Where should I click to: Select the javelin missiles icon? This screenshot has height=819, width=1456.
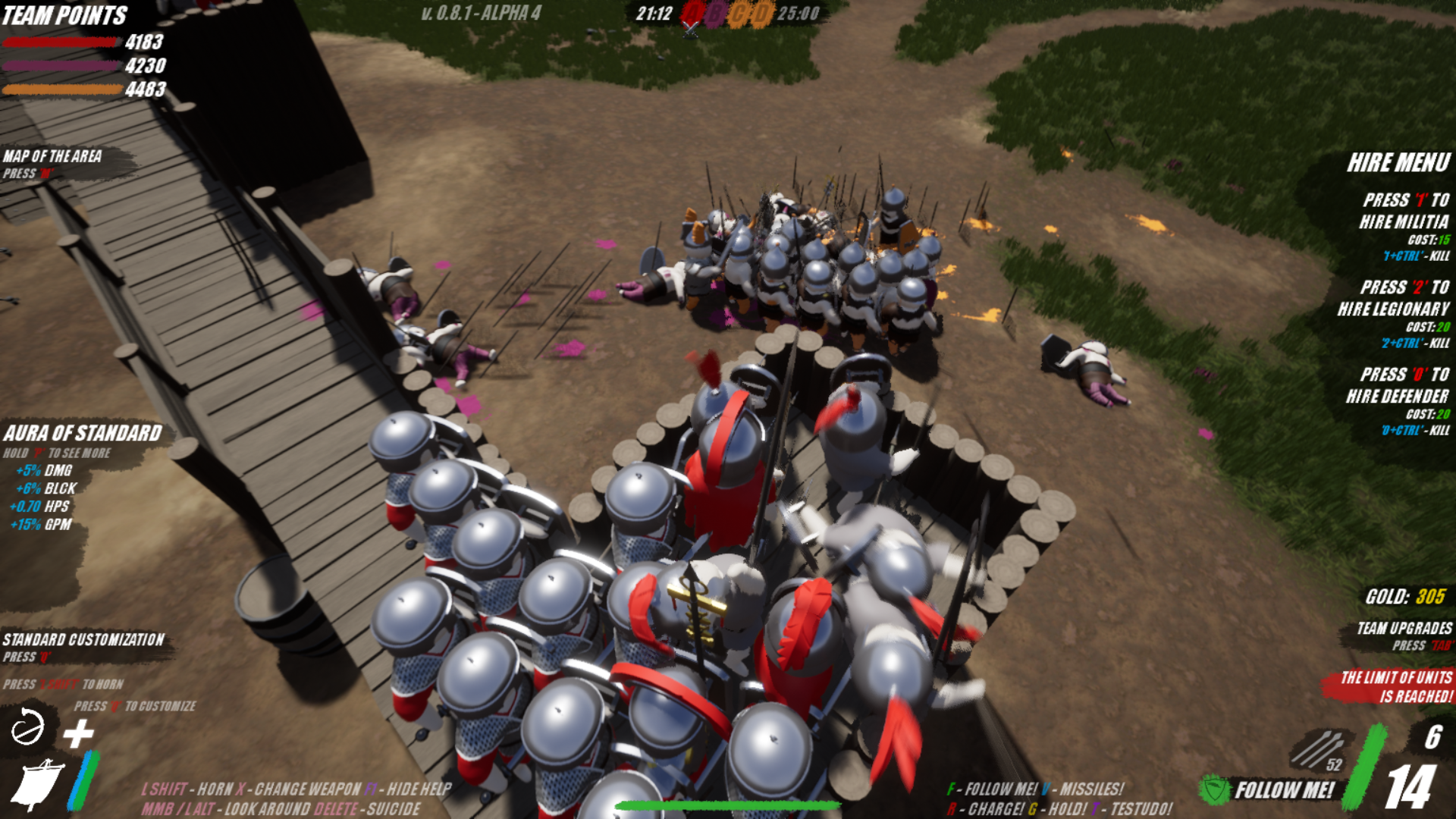point(1318,749)
